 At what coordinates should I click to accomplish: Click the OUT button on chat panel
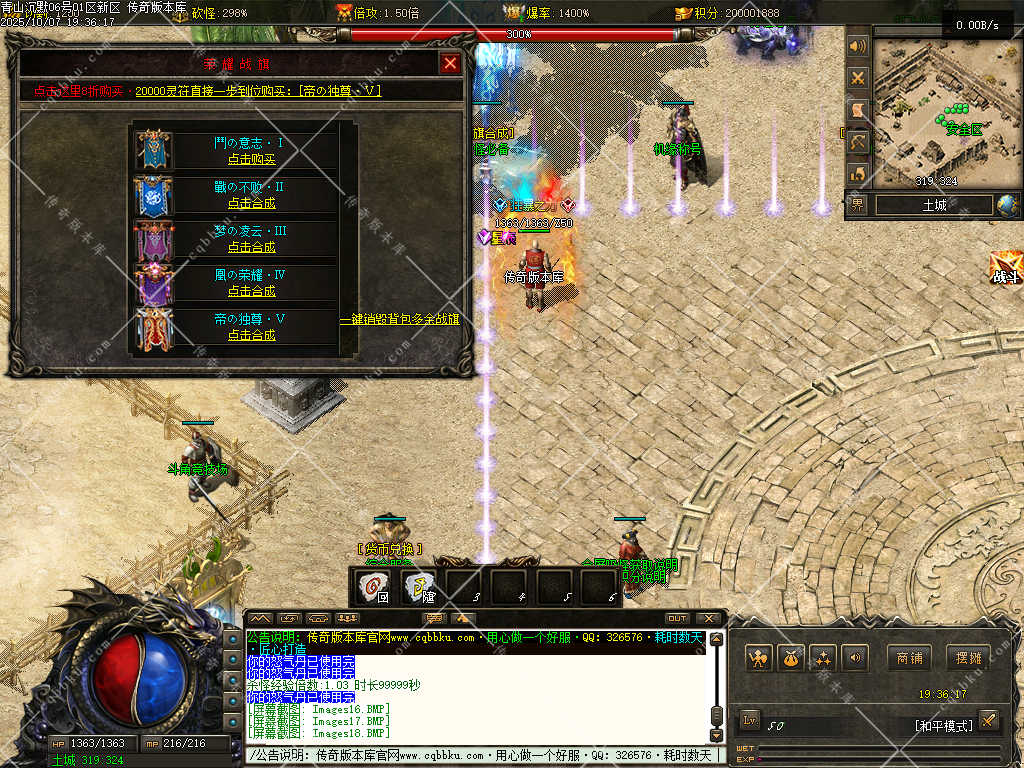[677, 618]
